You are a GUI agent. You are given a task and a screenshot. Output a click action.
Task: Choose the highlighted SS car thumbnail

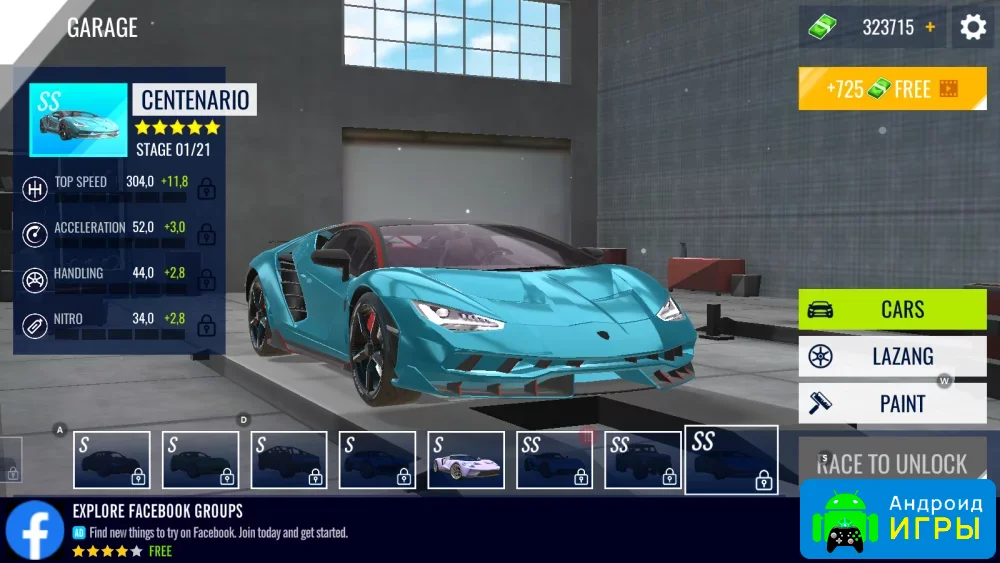point(731,460)
